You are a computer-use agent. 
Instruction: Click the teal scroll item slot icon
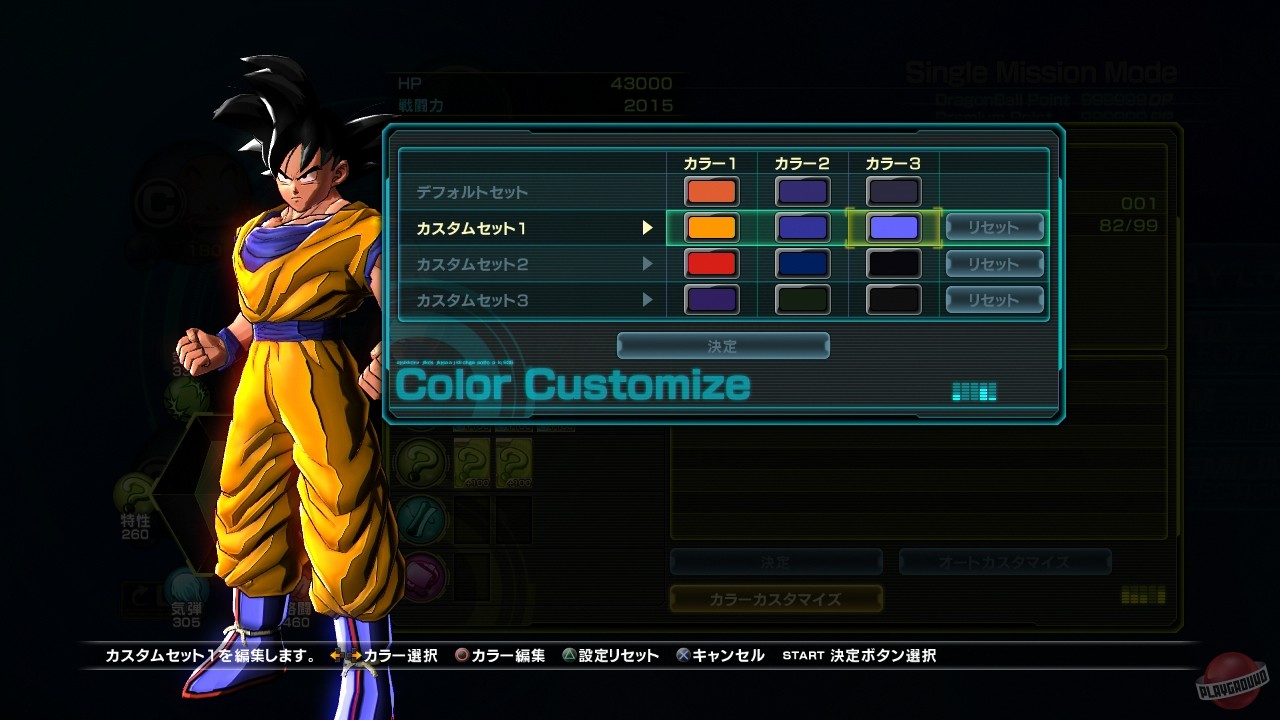pos(422,521)
